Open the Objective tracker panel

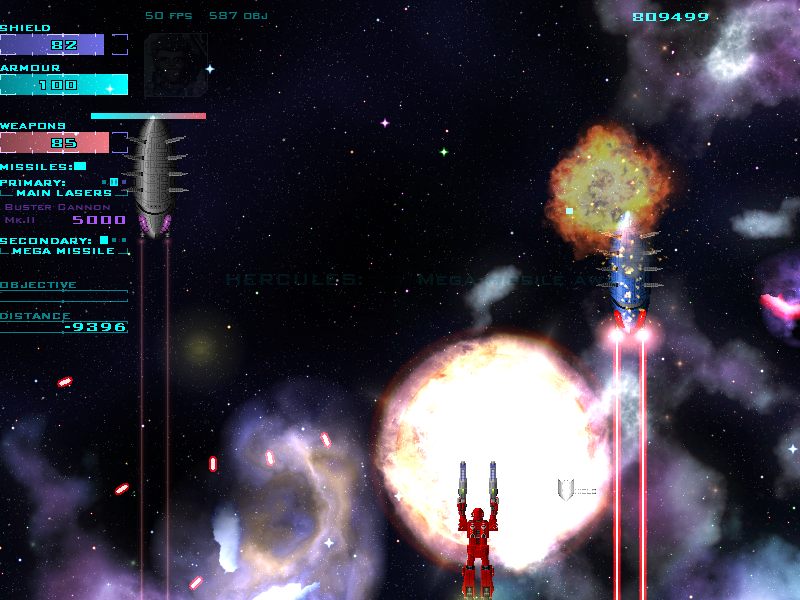[x=40, y=286]
